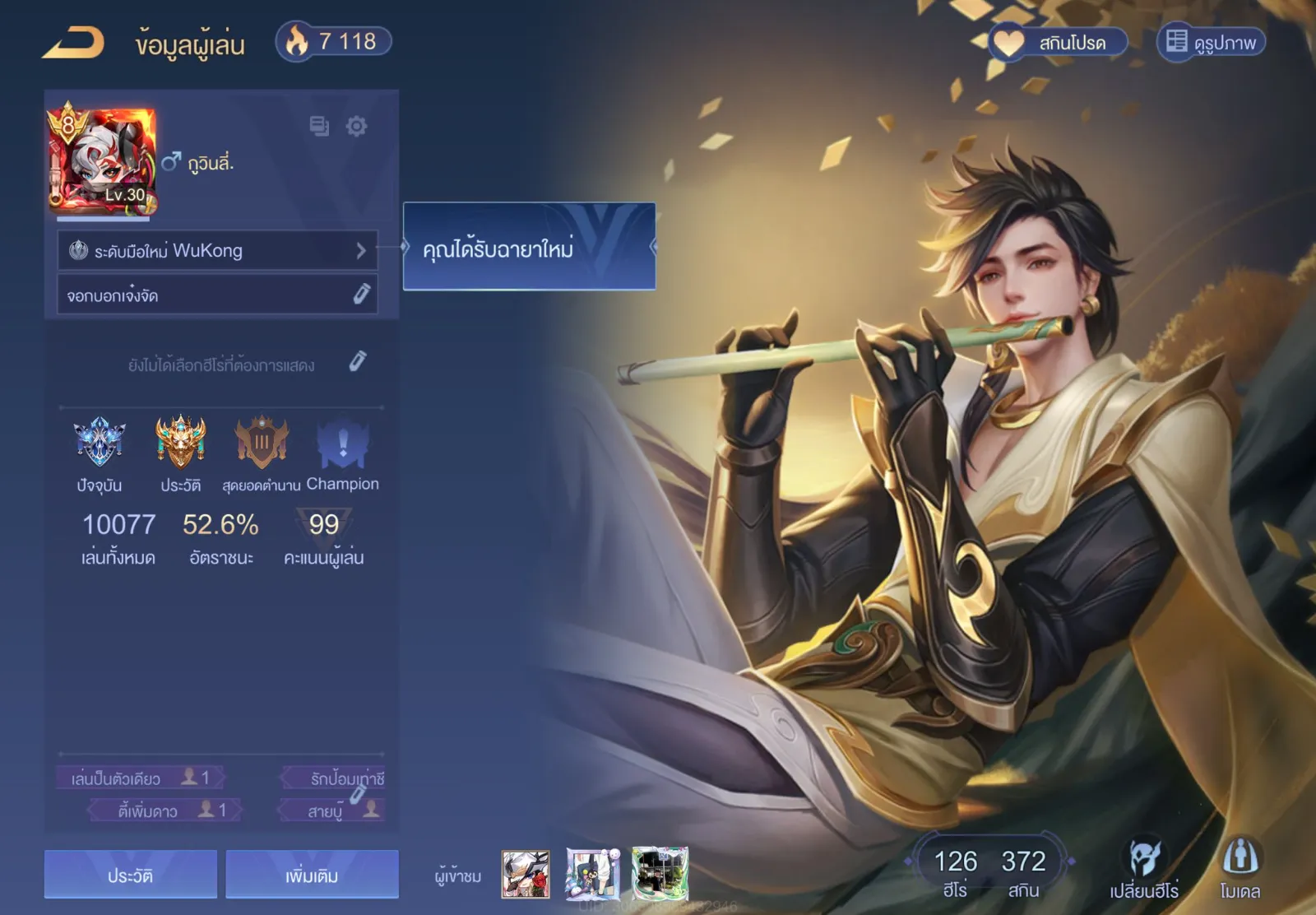This screenshot has height=915, width=1316.
Task: Open the 372 สกิน skins count
Action: [x=1023, y=871]
